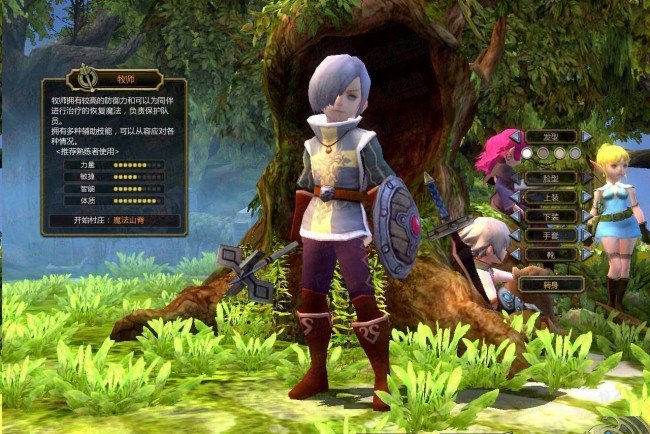Select the next bottoms (下装) option
650x434 pixels.
click(587, 216)
